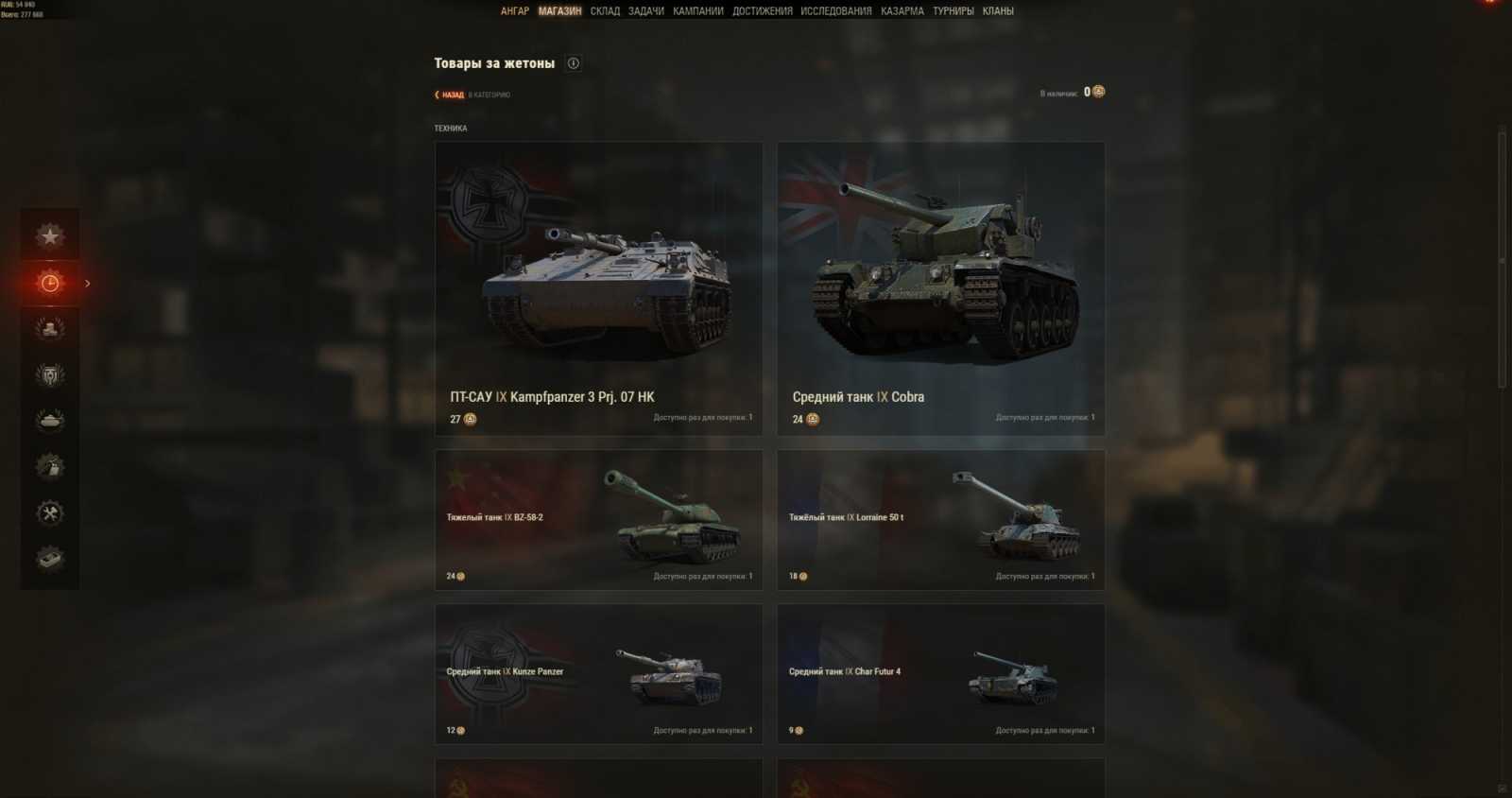Open the crossed wrench and hammer category icon

tap(49, 512)
